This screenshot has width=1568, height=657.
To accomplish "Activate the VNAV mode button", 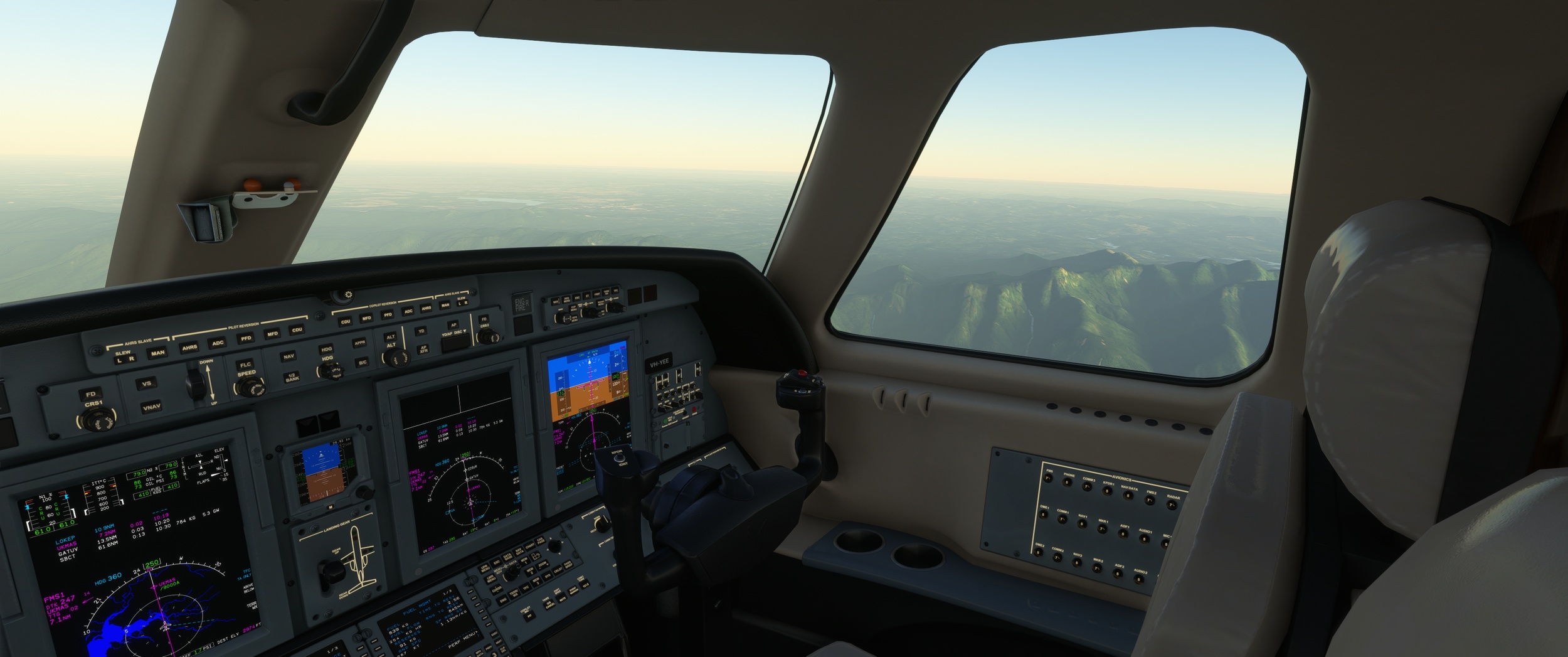I will (x=152, y=408).
